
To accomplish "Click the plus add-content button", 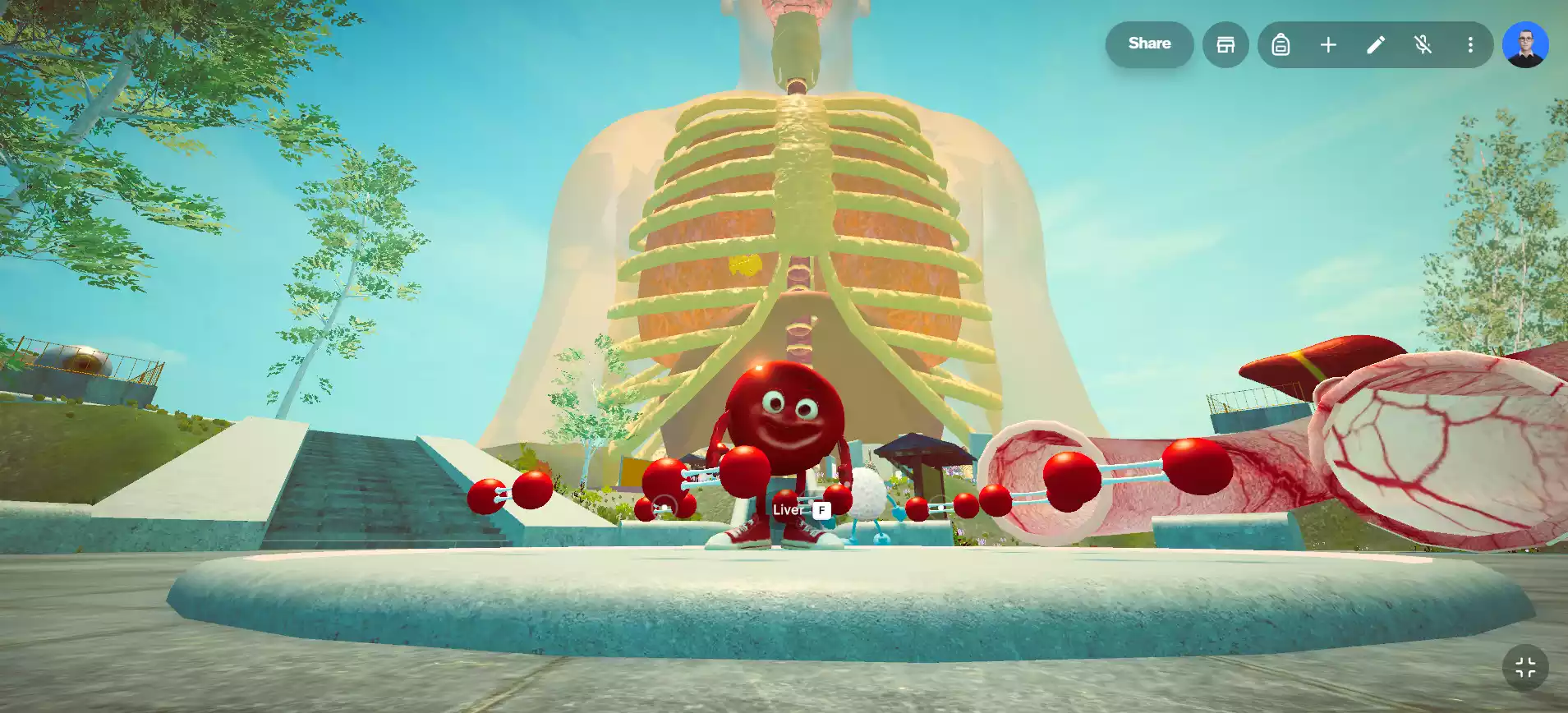I will pyautogui.click(x=1328, y=44).
